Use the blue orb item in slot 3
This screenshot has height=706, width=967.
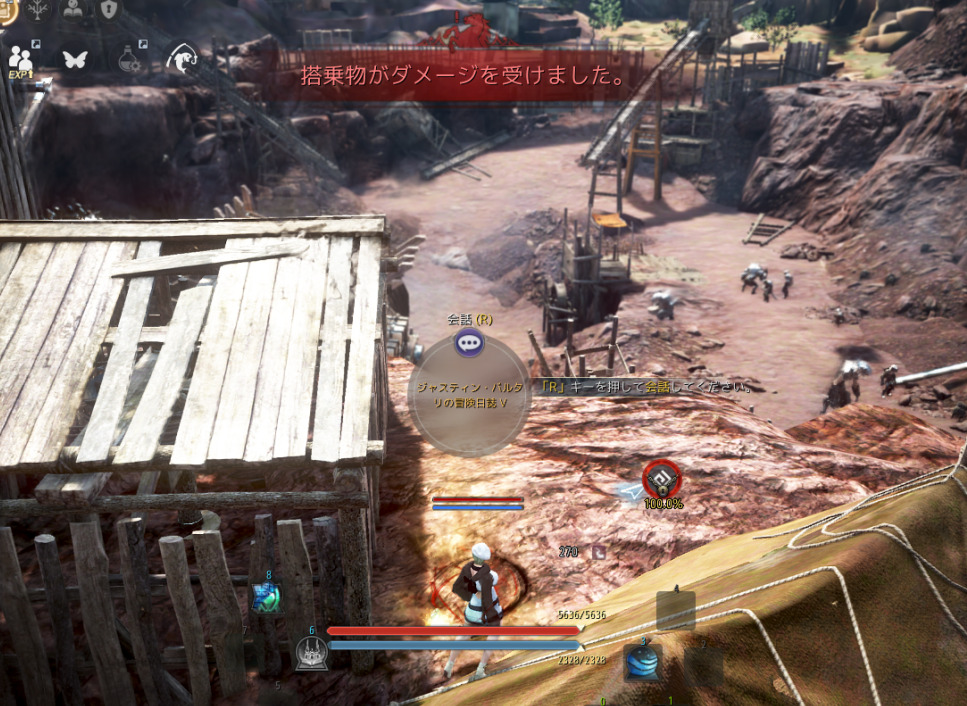click(x=643, y=661)
